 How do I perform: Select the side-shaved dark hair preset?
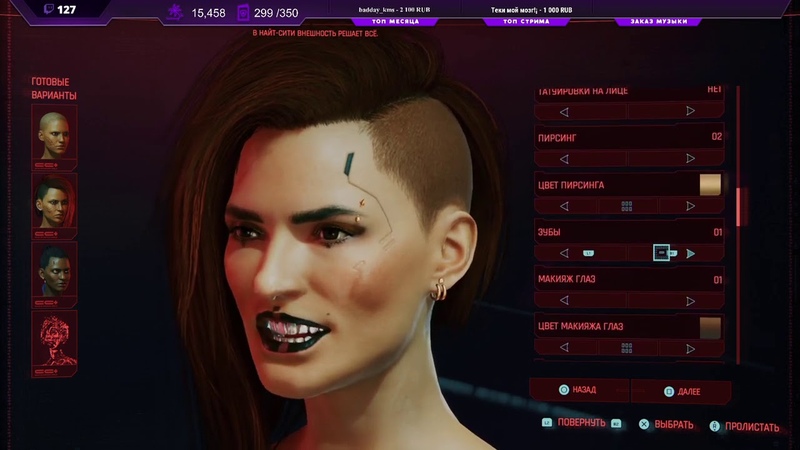coord(54,201)
